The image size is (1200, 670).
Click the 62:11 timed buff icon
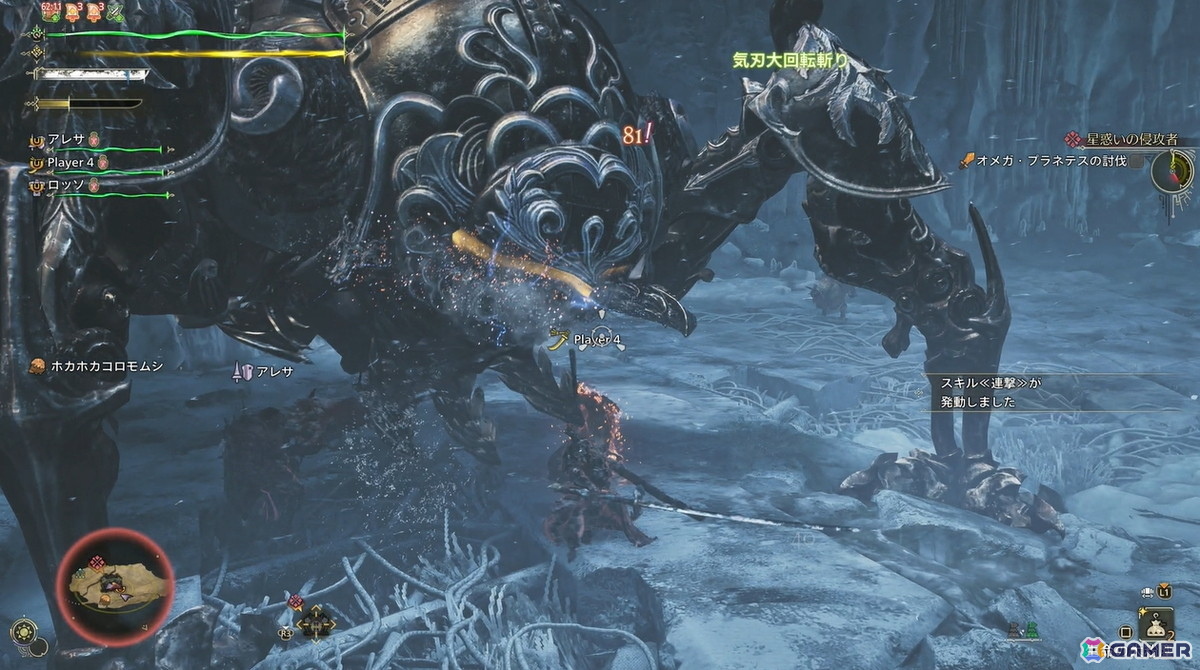pyautogui.click(x=49, y=12)
